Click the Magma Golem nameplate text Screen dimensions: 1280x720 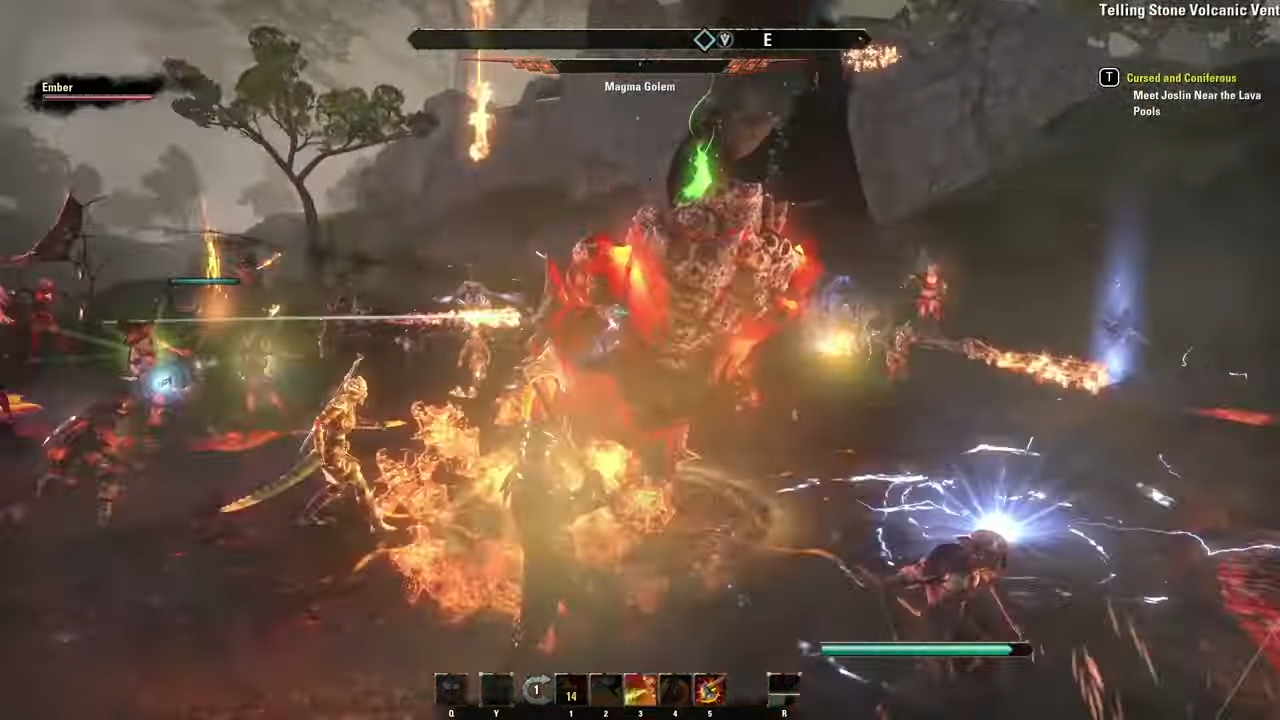click(639, 86)
